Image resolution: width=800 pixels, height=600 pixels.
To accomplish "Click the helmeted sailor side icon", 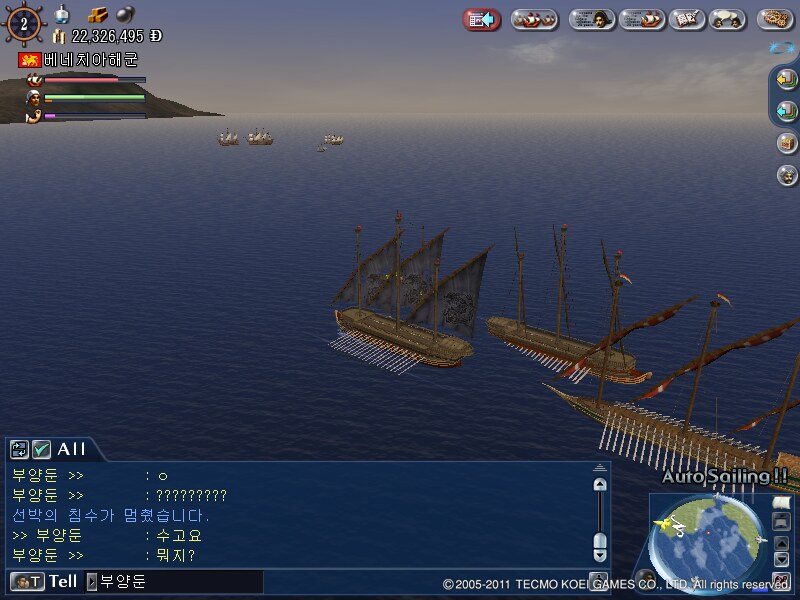I will [x=787, y=175].
